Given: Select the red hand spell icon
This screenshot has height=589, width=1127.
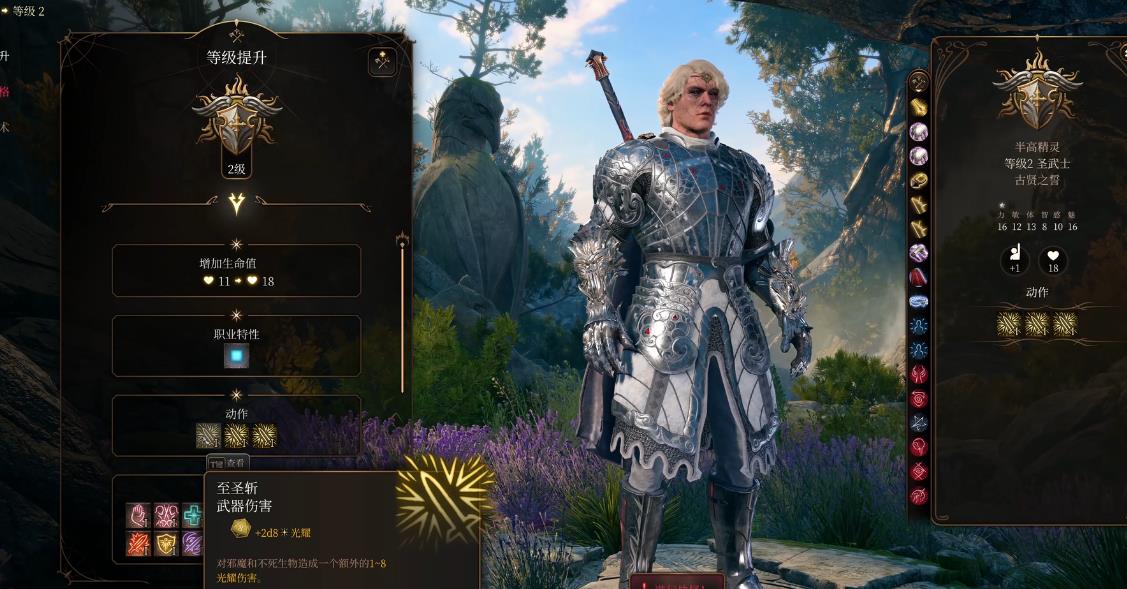Looking at the screenshot, I should coord(138,515).
